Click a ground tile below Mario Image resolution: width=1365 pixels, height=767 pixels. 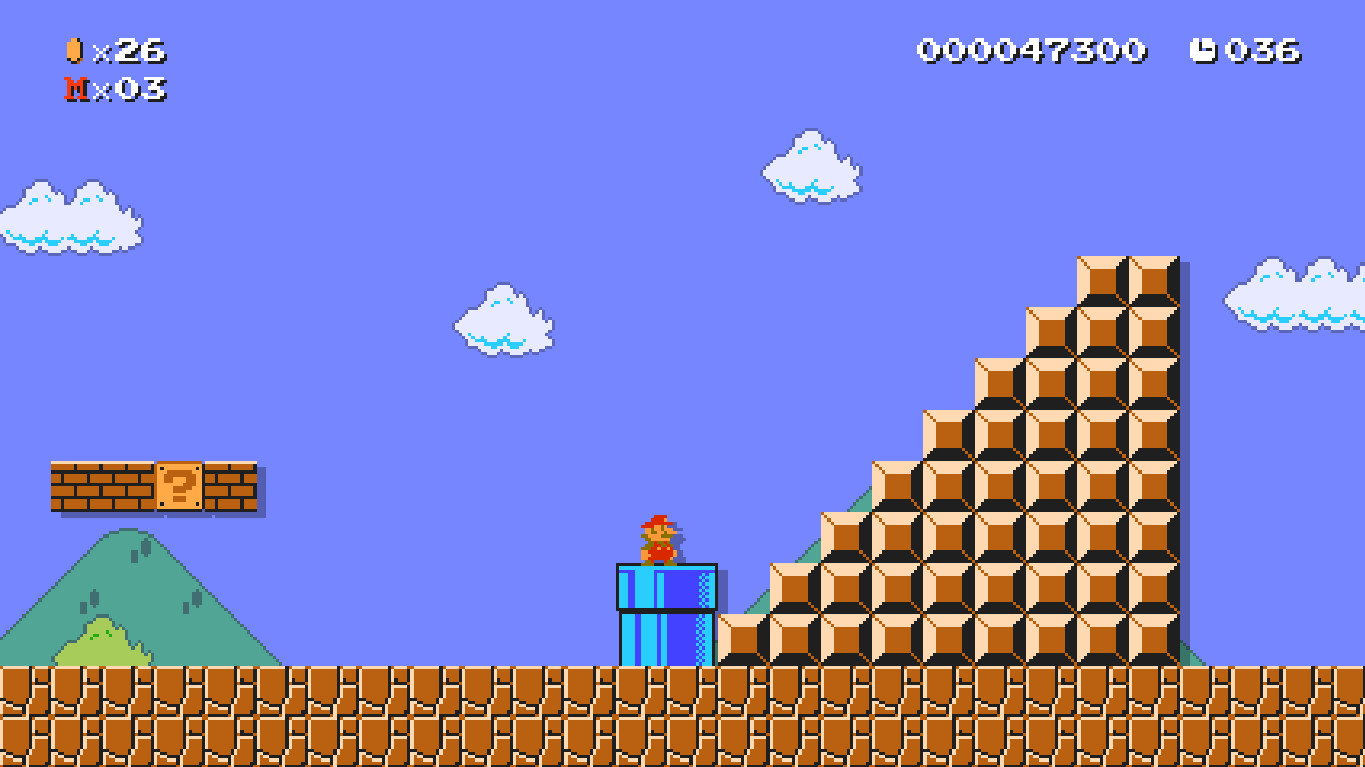coord(665,710)
